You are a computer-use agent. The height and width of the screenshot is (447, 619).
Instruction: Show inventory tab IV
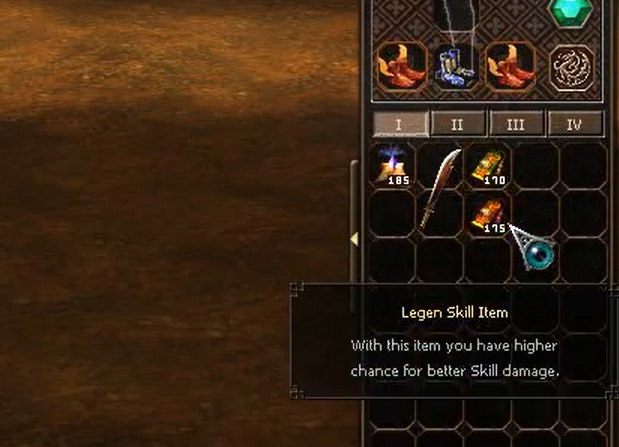pyautogui.click(x=574, y=125)
